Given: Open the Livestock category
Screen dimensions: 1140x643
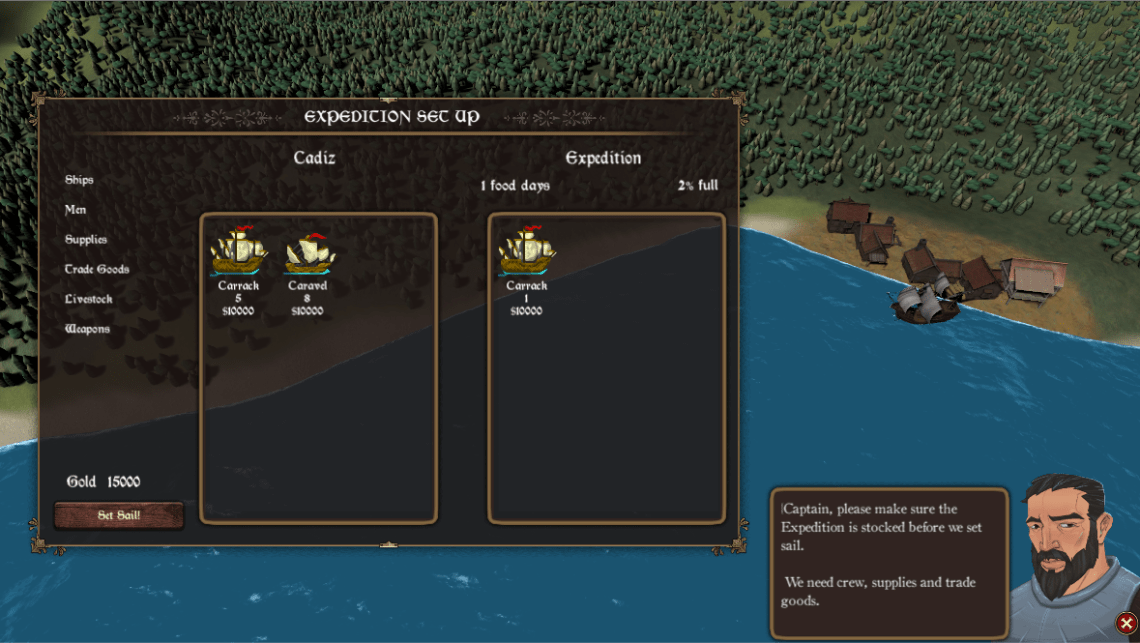Looking at the screenshot, I should click(89, 299).
